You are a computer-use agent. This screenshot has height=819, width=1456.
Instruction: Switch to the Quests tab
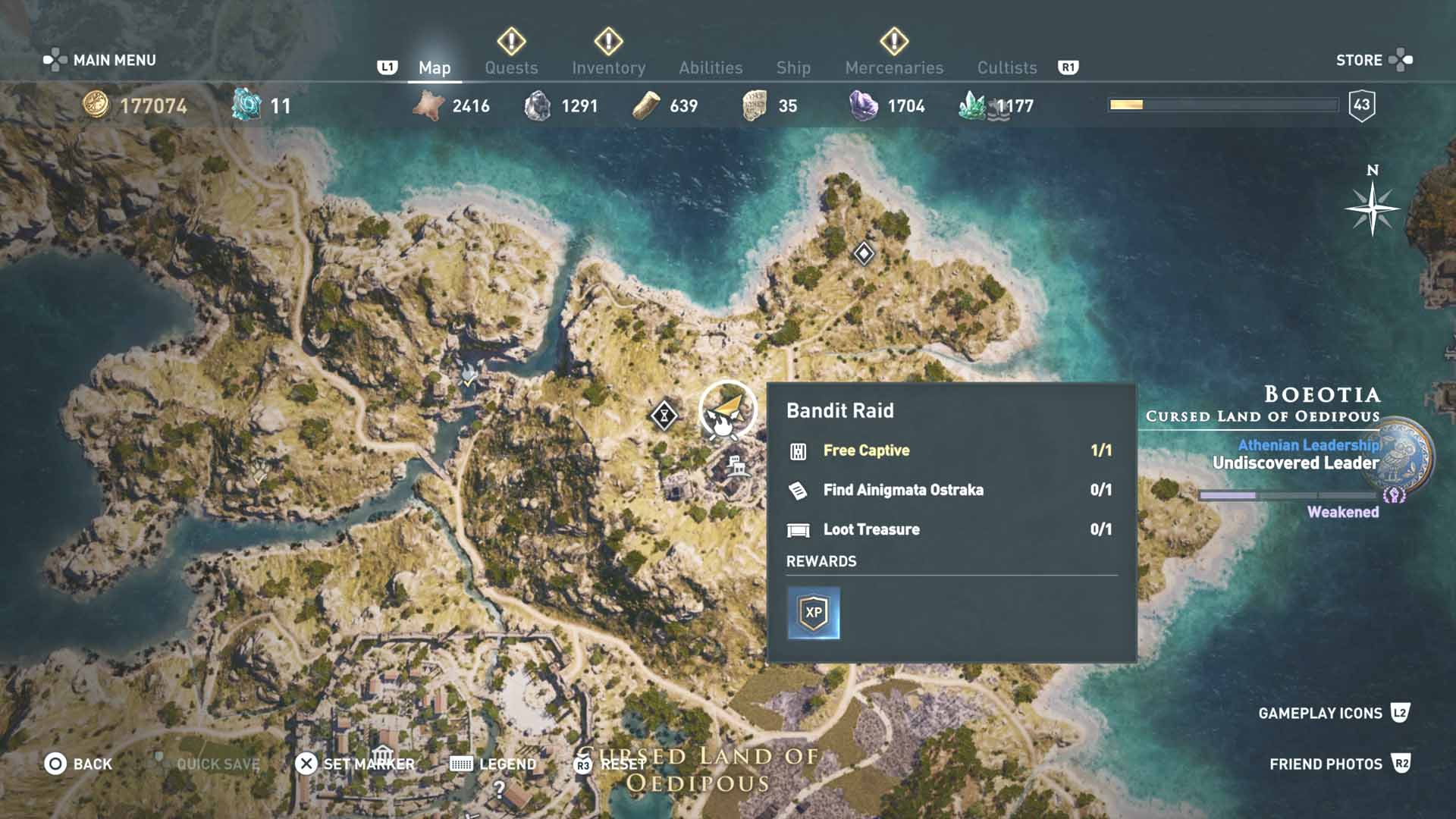coord(511,67)
